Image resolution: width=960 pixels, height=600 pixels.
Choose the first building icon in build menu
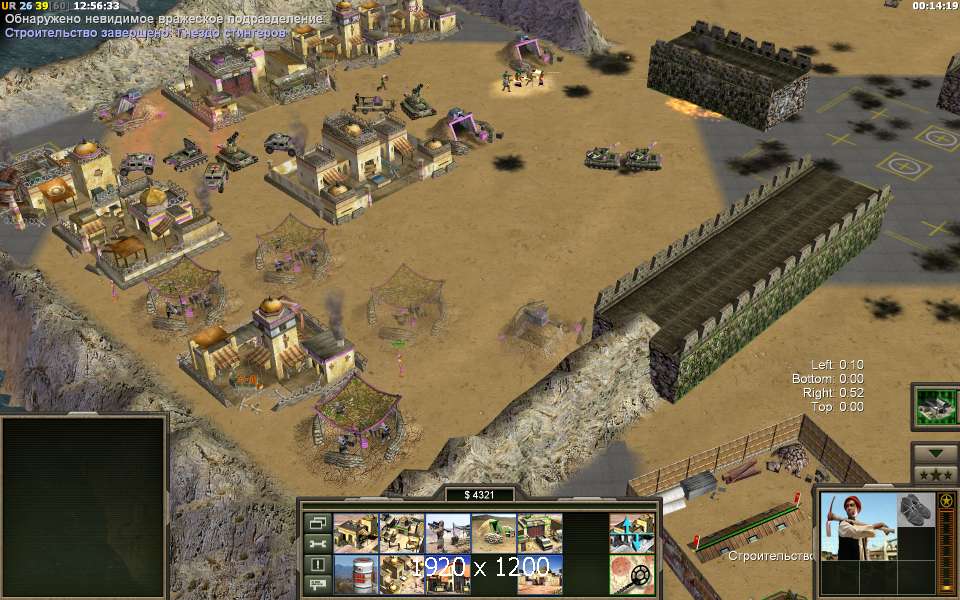[x=354, y=533]
